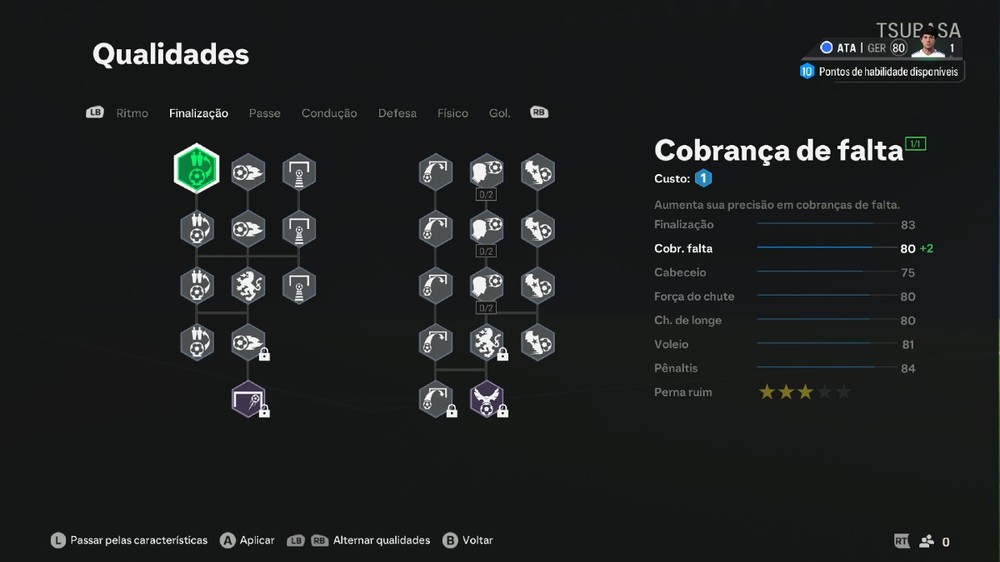
Task: Choose the locked curved shot node
Action: coord(435,398)
